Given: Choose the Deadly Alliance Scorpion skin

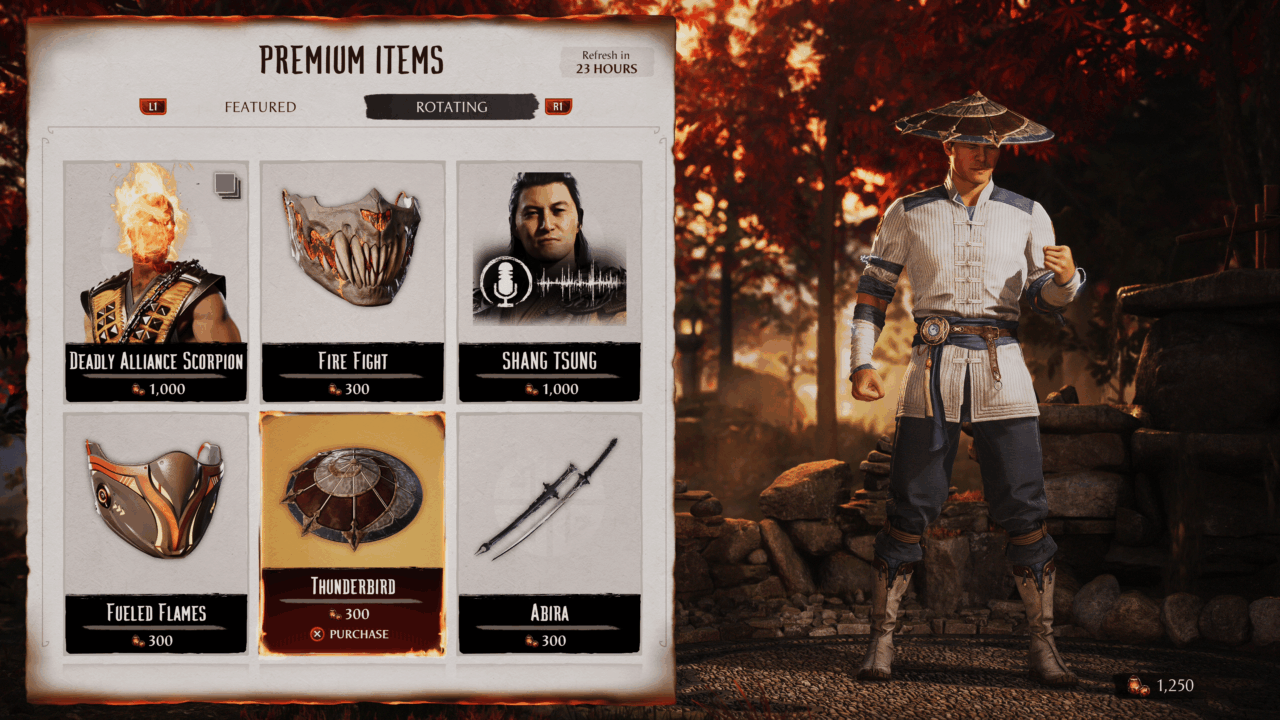Looking at the screenshot, I should click(156, 280).
